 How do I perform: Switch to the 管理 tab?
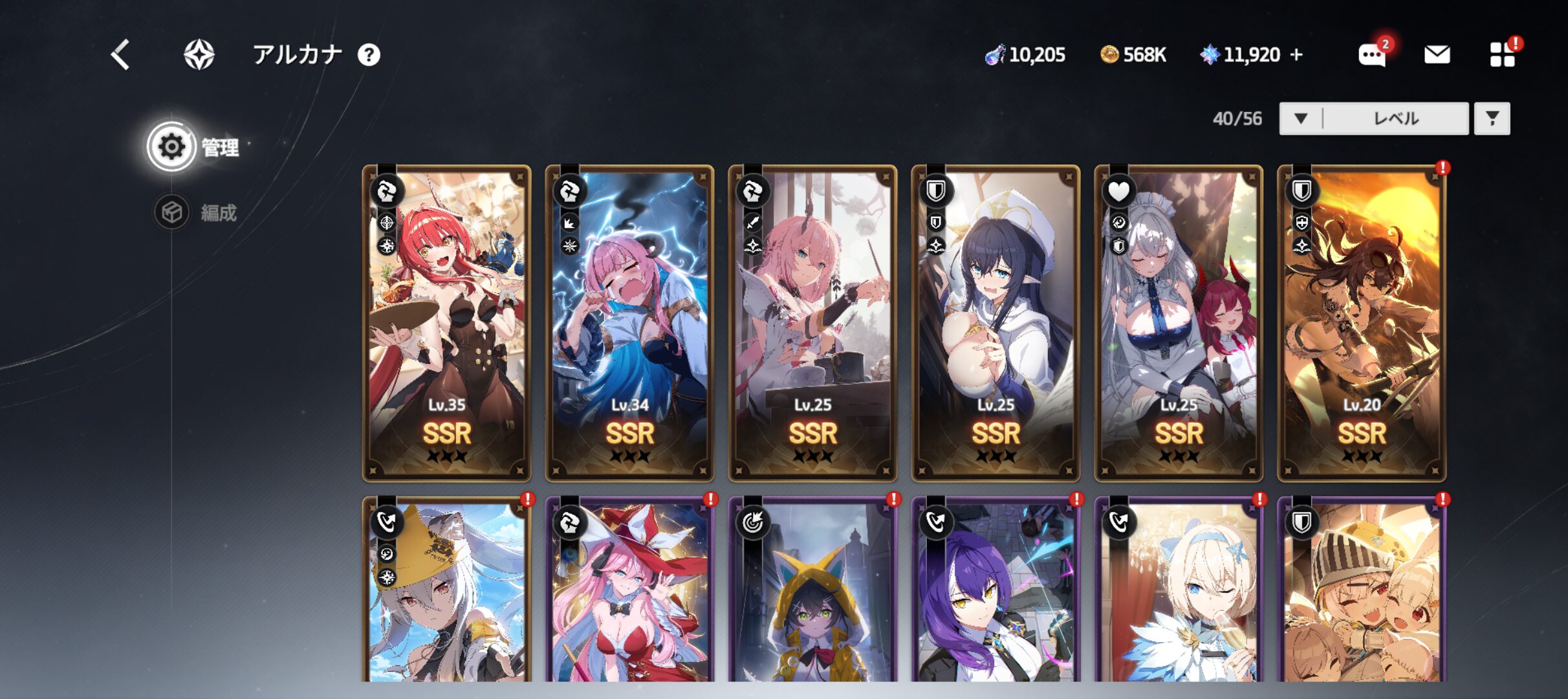194,147
